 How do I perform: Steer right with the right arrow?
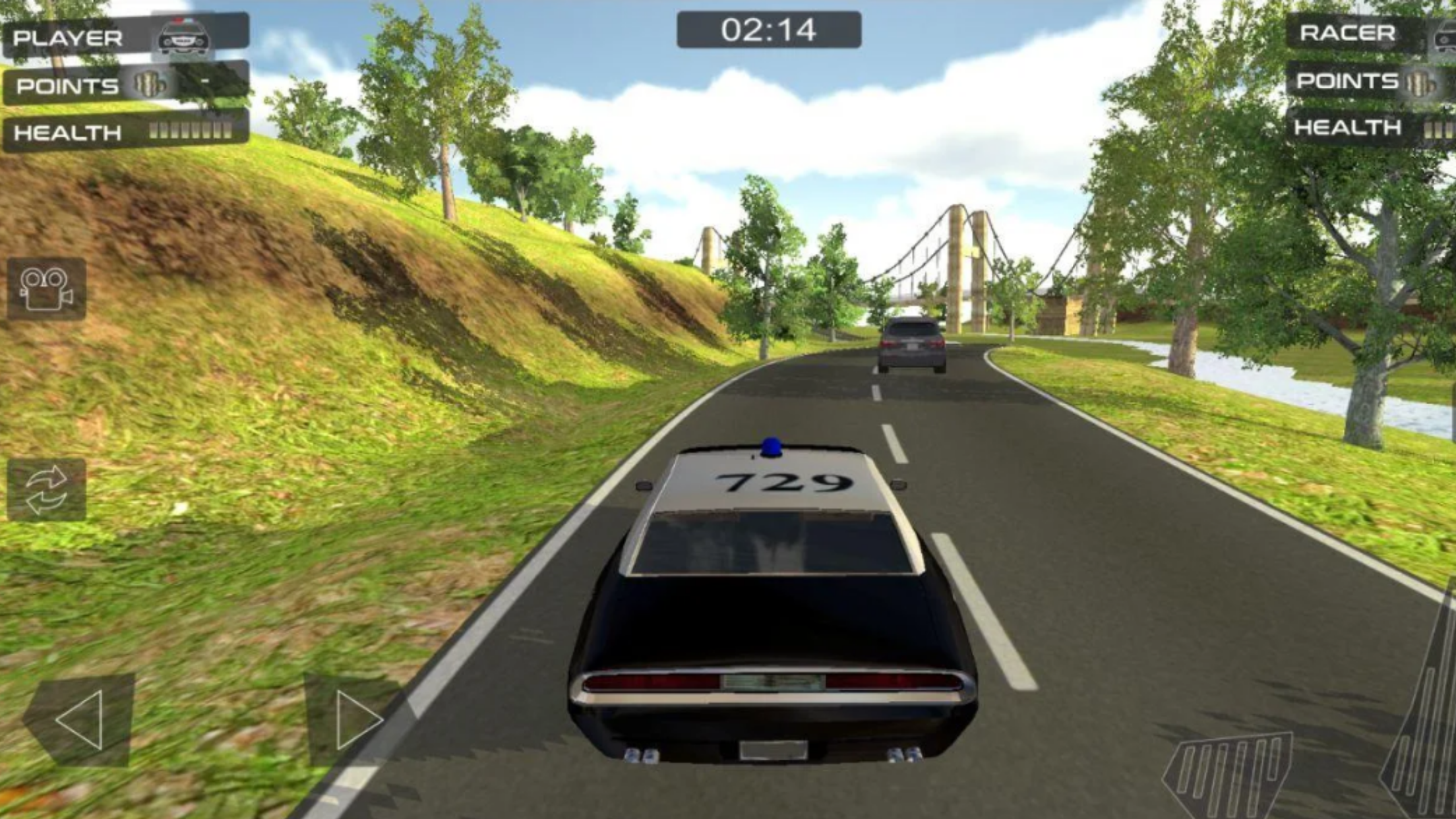click(356, 719)
